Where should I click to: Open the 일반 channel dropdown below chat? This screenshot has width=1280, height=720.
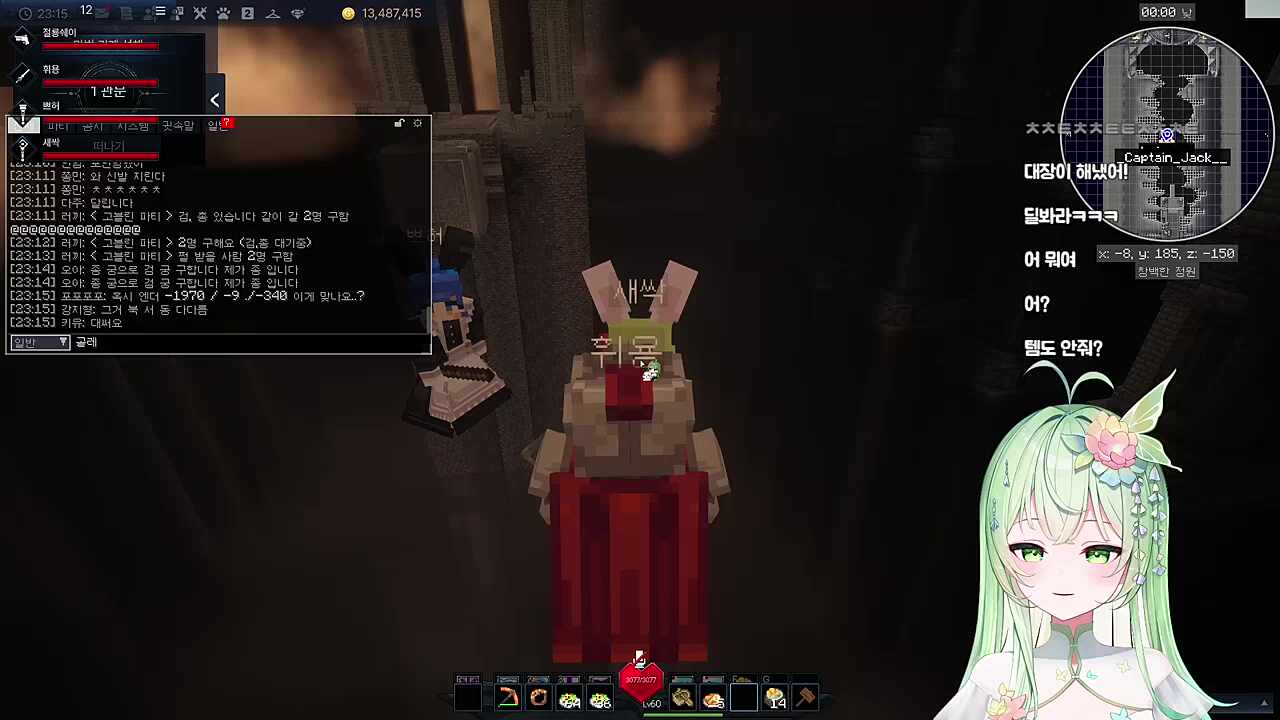(x=40, y=342)
